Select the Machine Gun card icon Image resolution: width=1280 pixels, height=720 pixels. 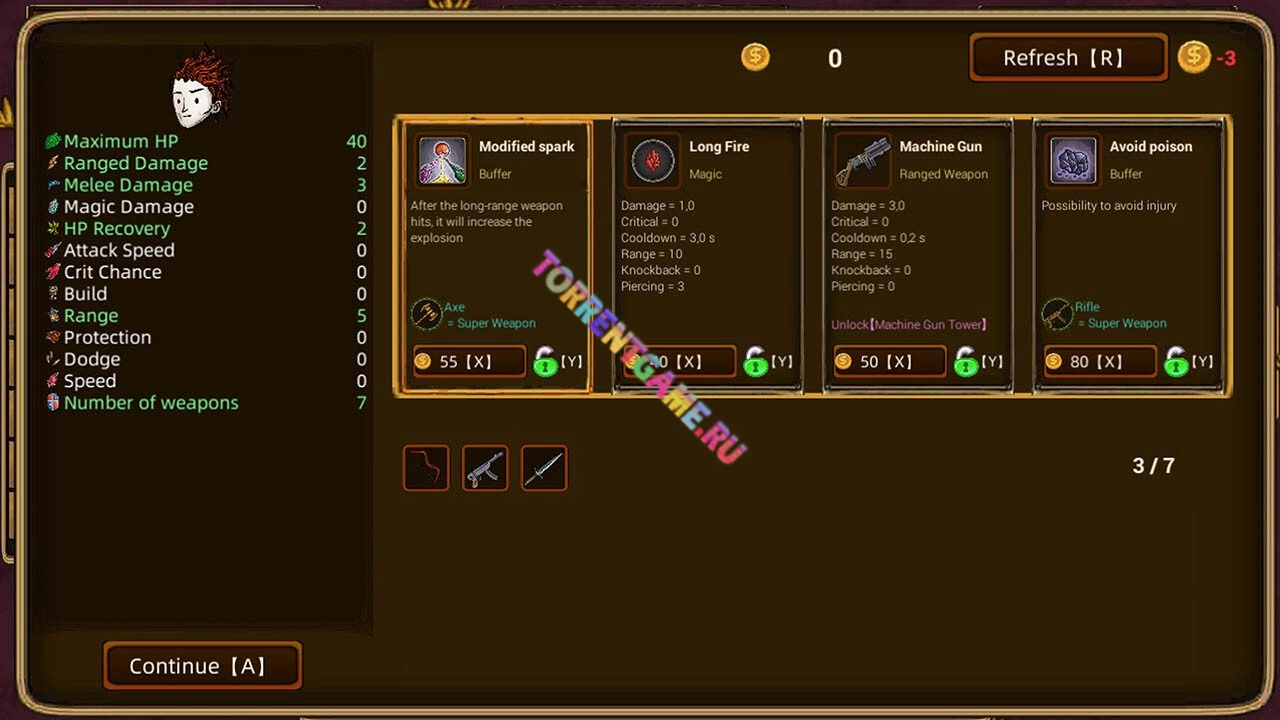[x=862, y=160]
